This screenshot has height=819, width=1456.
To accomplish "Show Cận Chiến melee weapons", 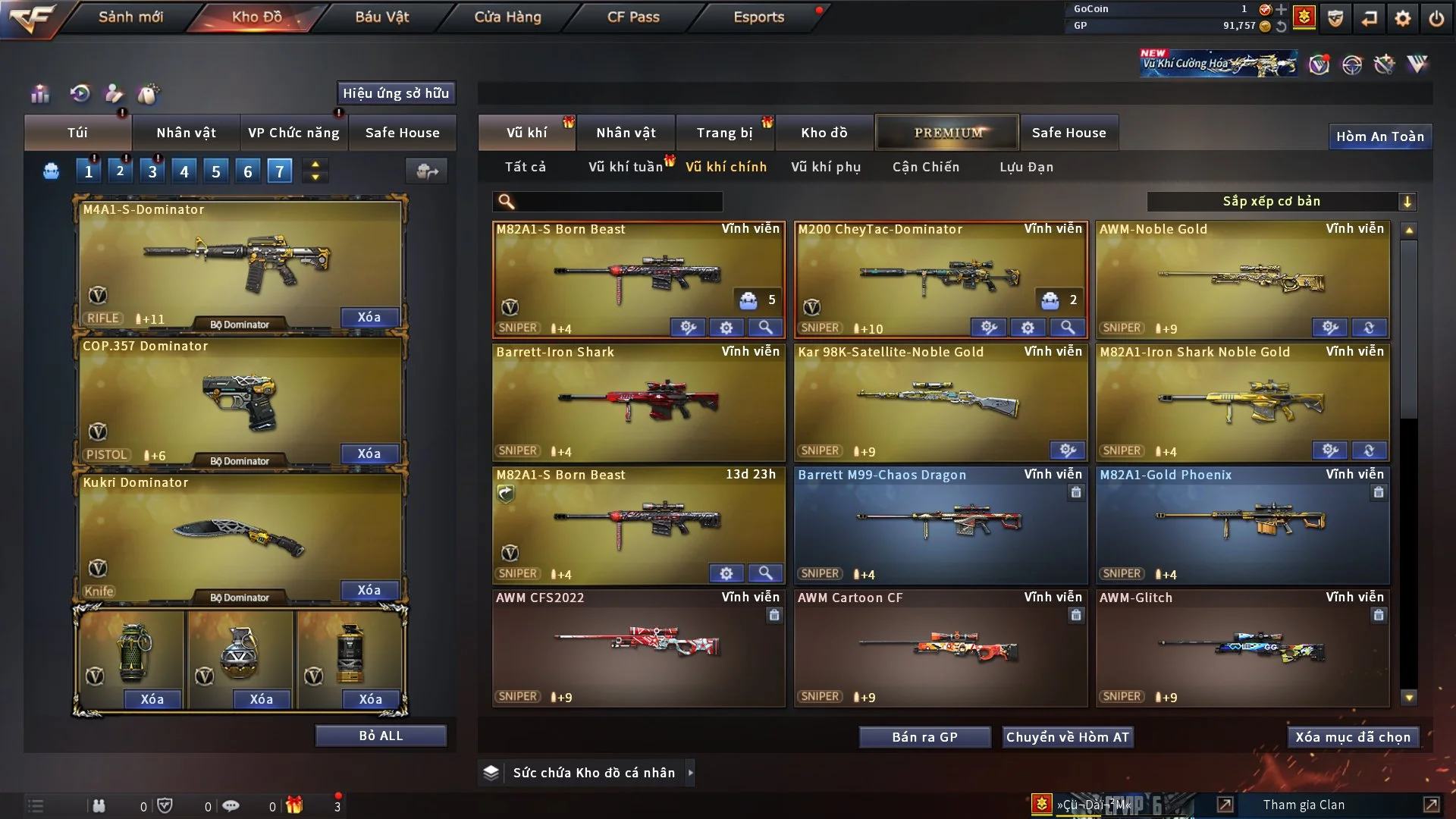I will click(x=926, y=167).
